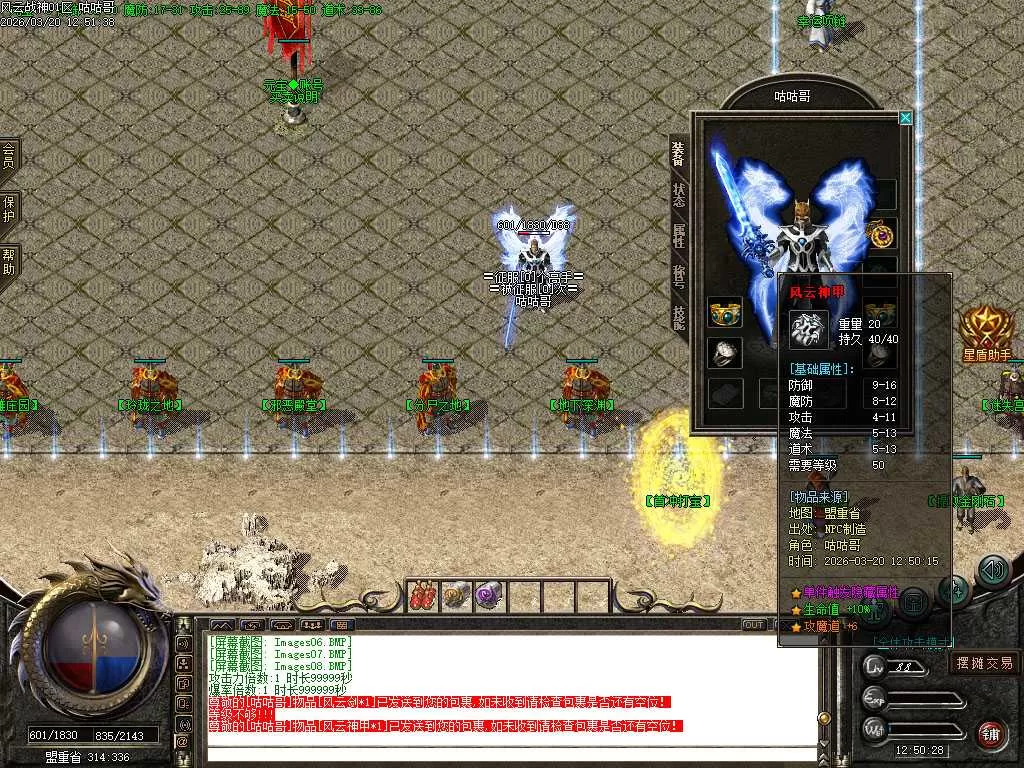Toggle the sound speaker button
Image resolution: width=1024 pixels, height=768 pixels.
tap(992, 571)
